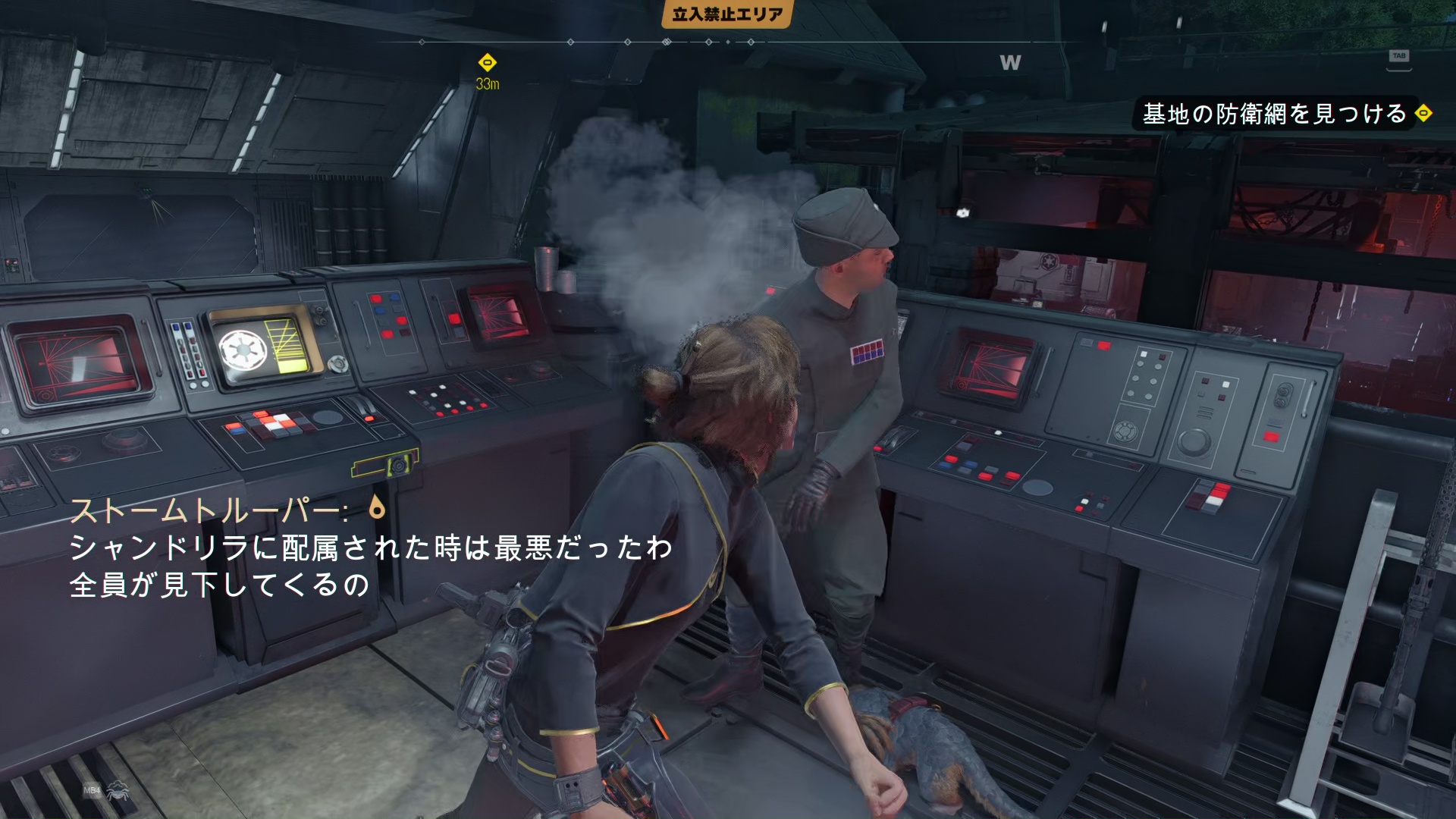Click the yellow 33m waypoint marker on compass
The height and width of the screenshot is (819, 1456).
click(488, 62)
